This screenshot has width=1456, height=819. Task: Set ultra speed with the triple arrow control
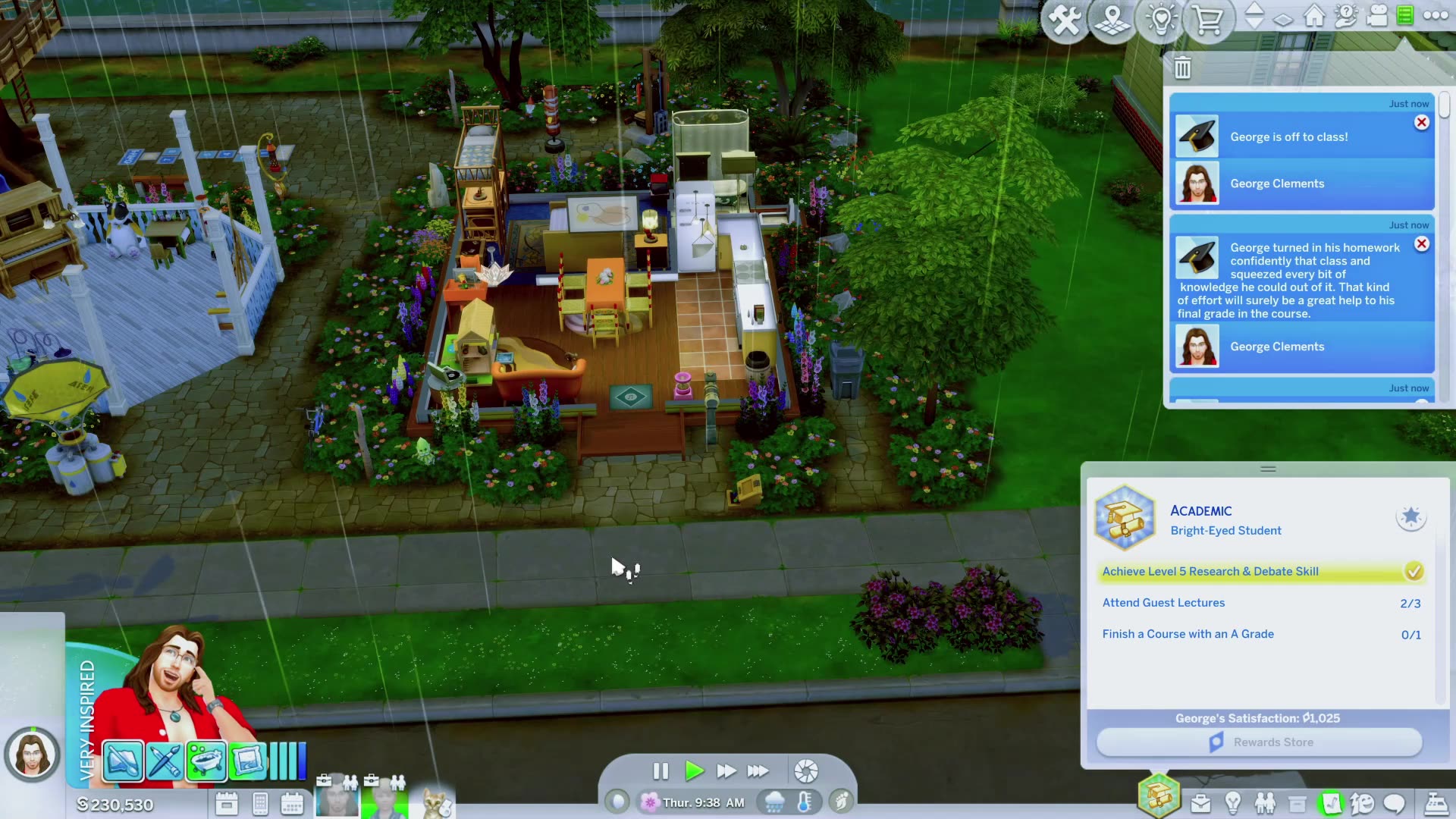[x=758, y=771]
